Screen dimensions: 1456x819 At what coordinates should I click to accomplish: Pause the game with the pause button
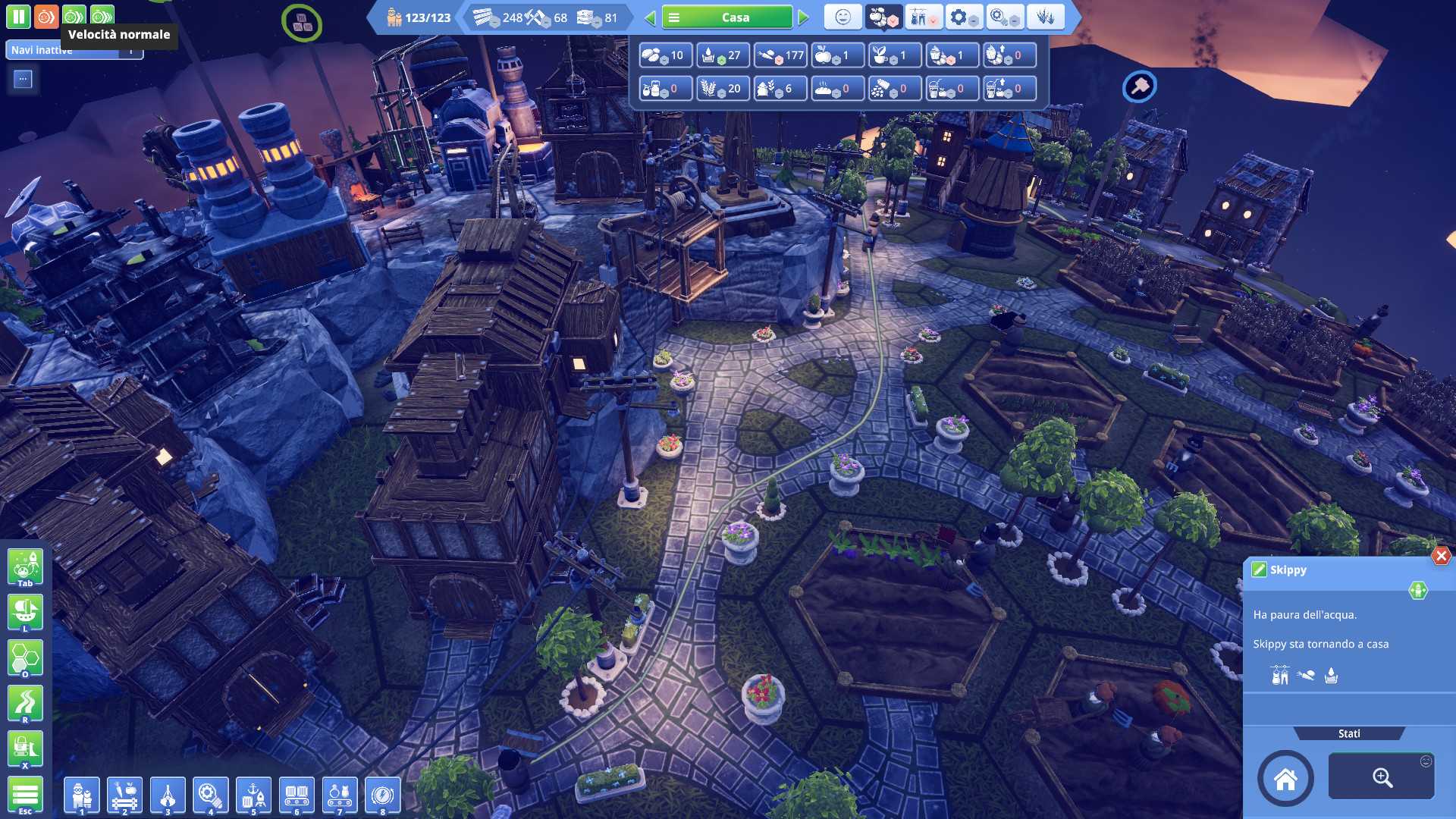click(x=18, y=17)
